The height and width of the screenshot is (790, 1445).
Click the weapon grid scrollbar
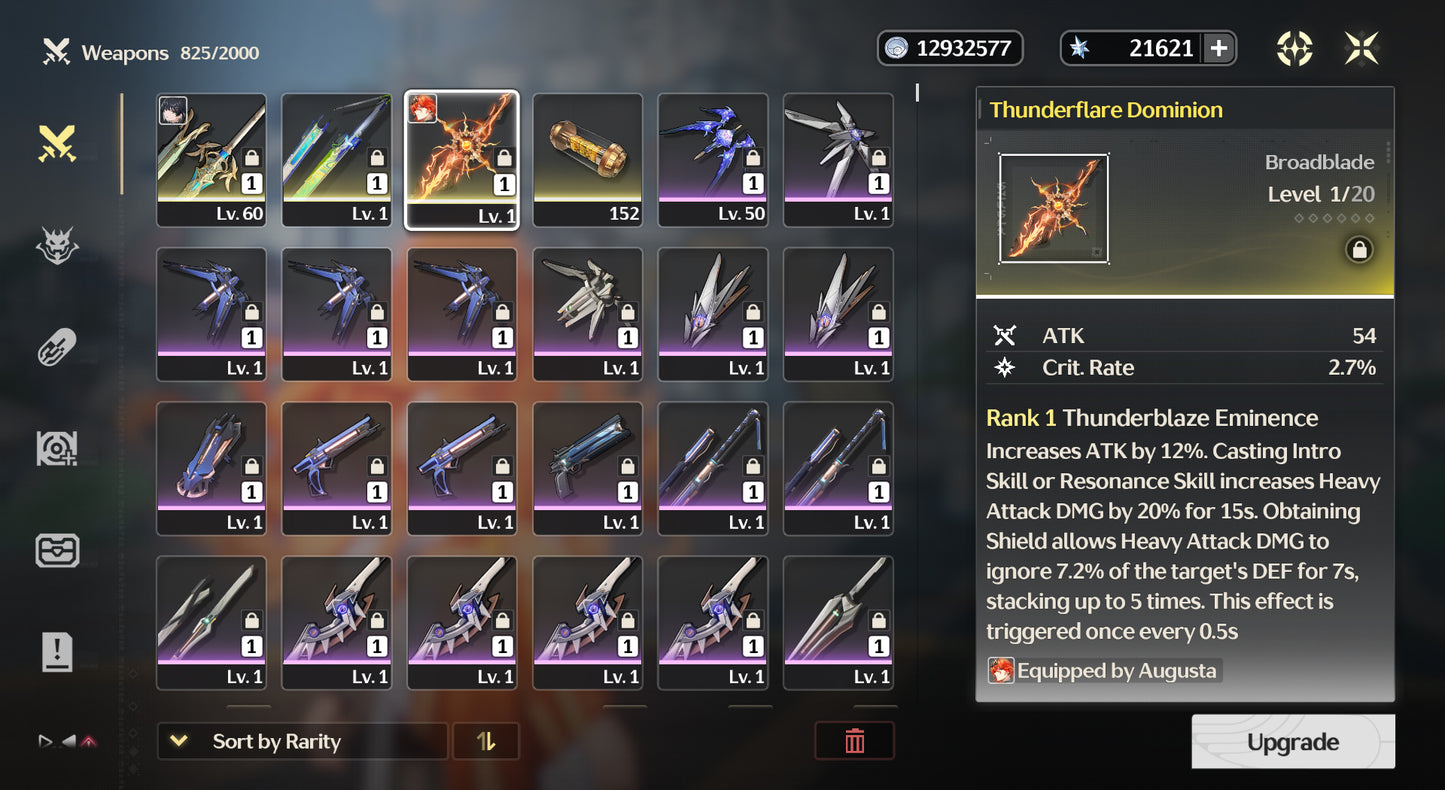915,95
